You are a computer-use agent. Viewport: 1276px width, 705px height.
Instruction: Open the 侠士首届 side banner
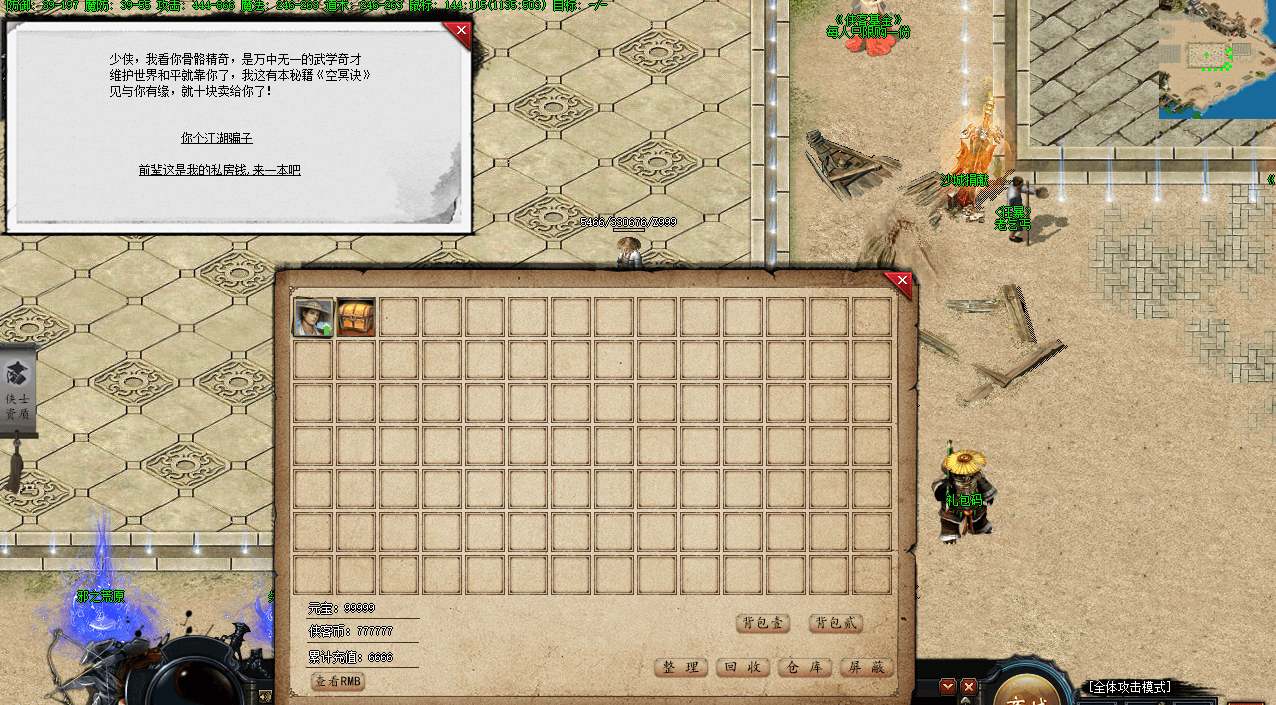tap(18, 392)
